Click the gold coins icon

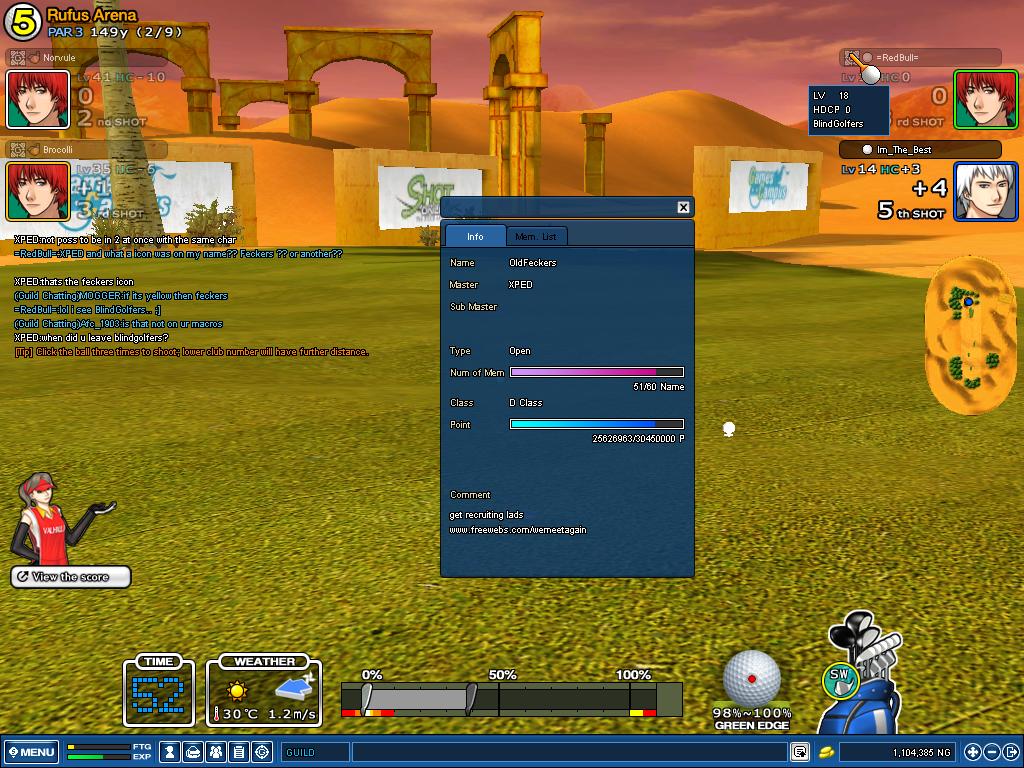(826, 752)
